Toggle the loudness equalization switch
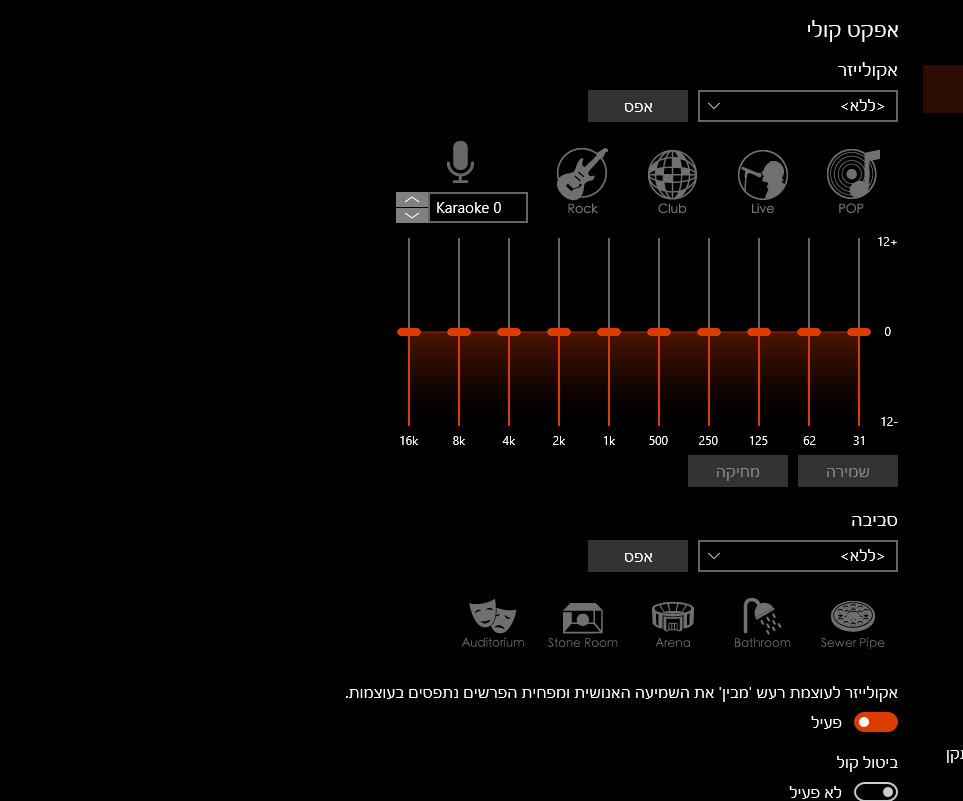 point(875,722)
